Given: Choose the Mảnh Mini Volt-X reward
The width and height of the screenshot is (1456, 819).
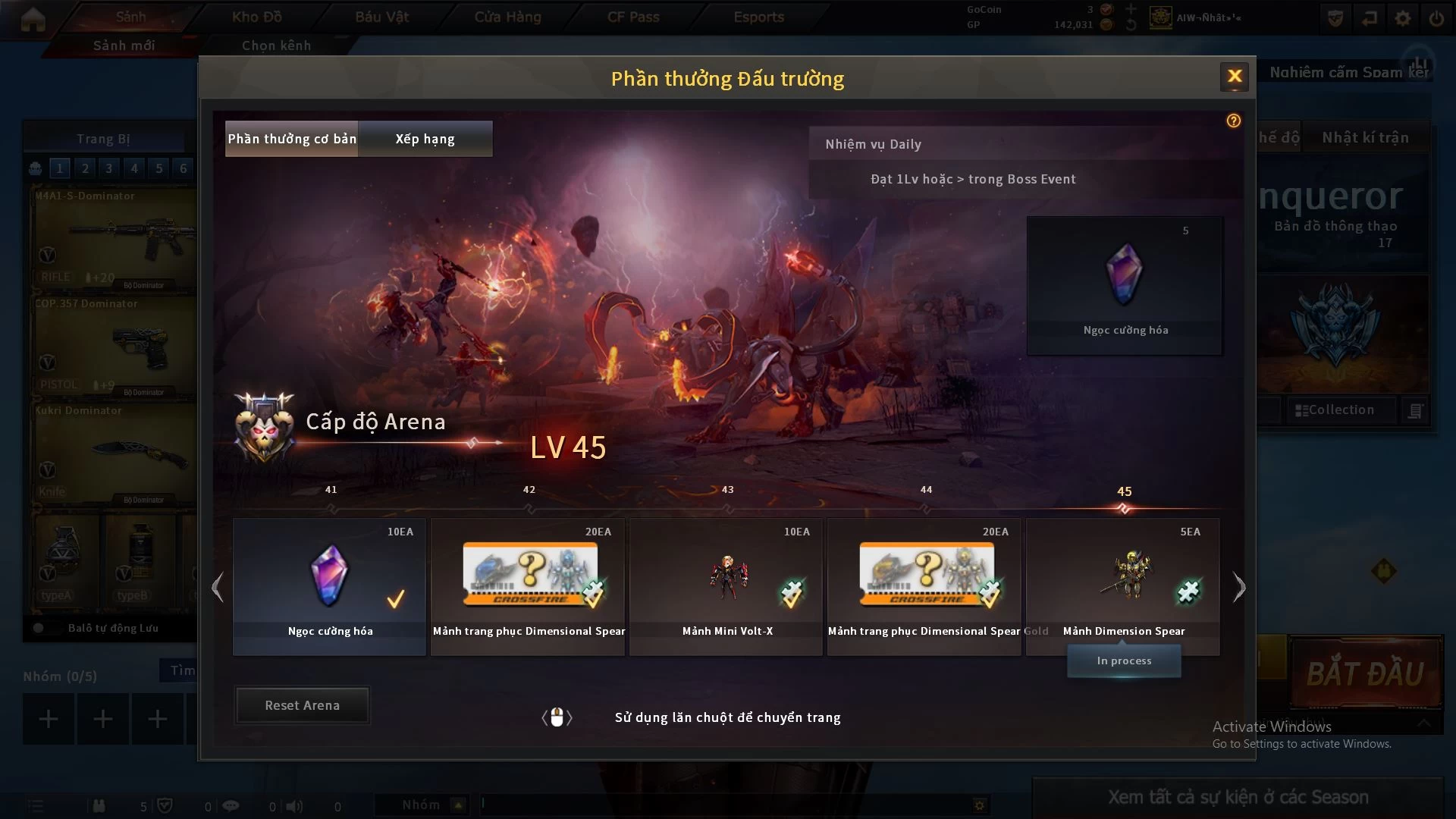Looking at the screenshot, I should pos(726,585).
